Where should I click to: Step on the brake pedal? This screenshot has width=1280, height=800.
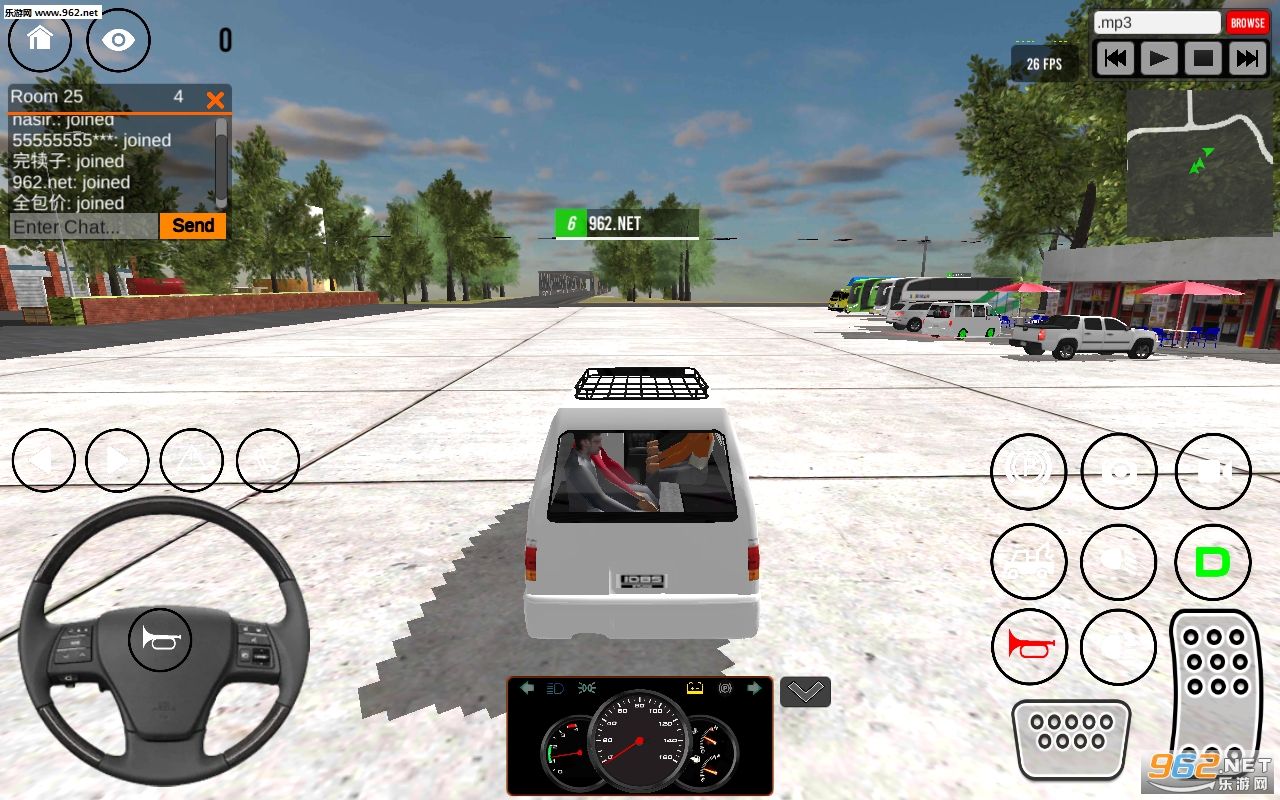coord(1071,738)
